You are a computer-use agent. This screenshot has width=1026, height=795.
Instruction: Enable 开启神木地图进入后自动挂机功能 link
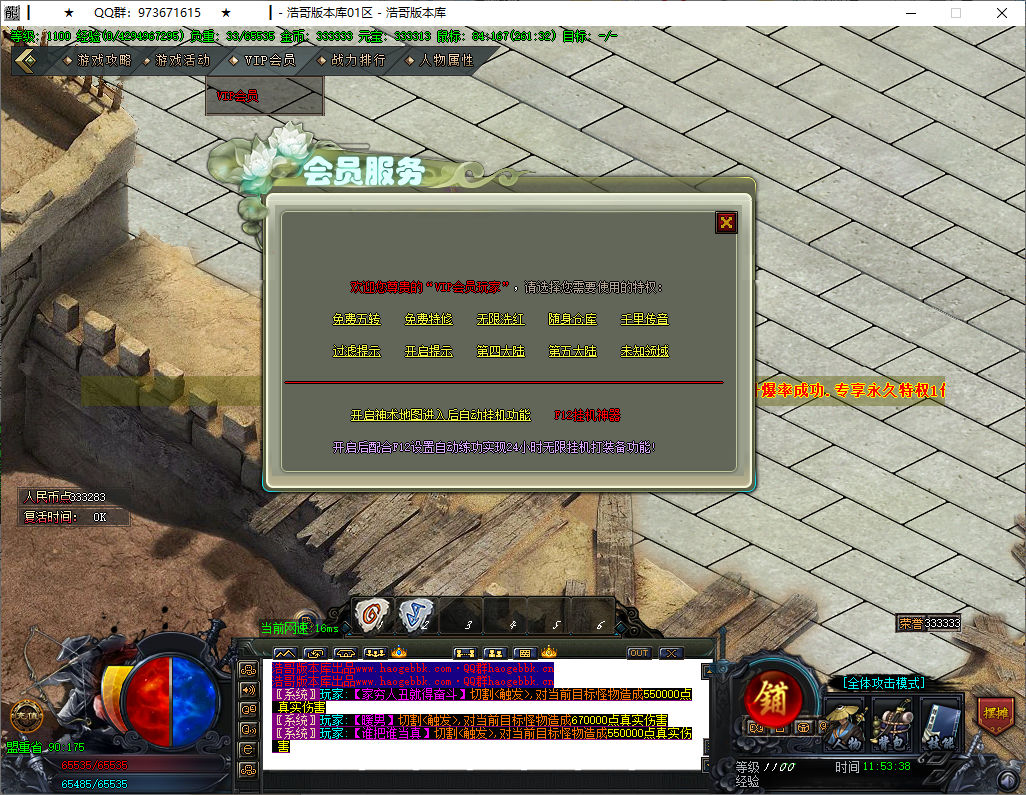(441, 415)
